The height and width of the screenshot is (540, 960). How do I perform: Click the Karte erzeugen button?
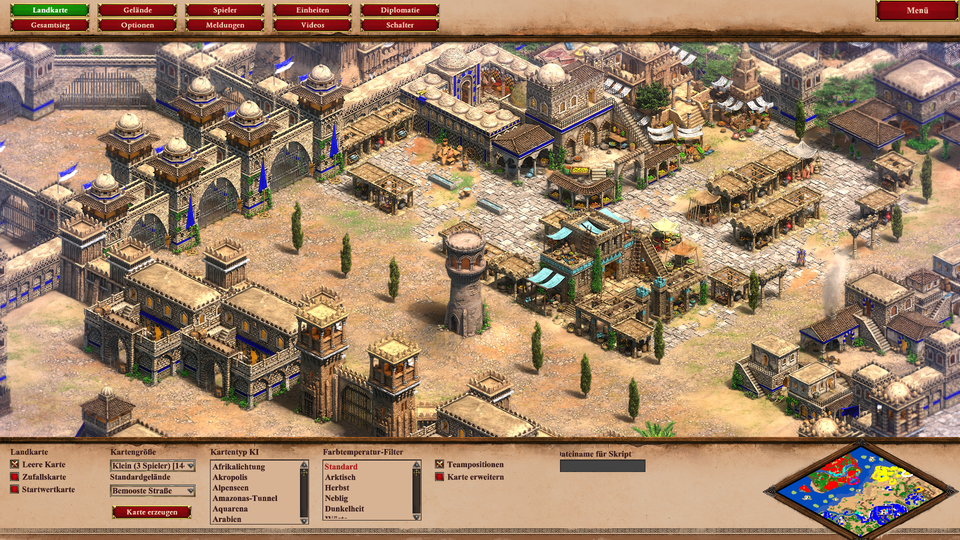click(151, 512)
